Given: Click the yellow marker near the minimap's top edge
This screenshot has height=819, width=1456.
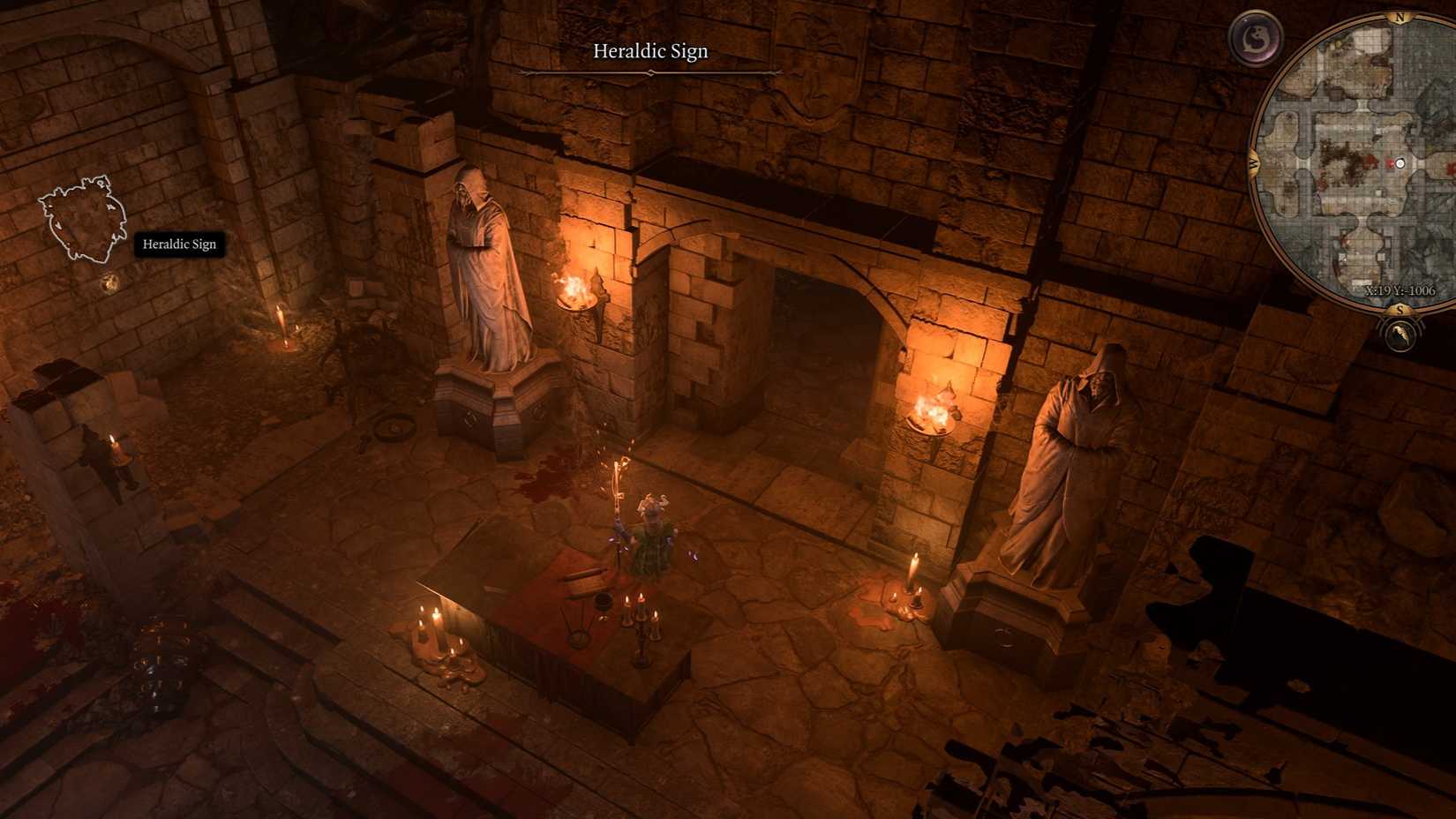Looking at the screenshot, I should pos(1337,45).
